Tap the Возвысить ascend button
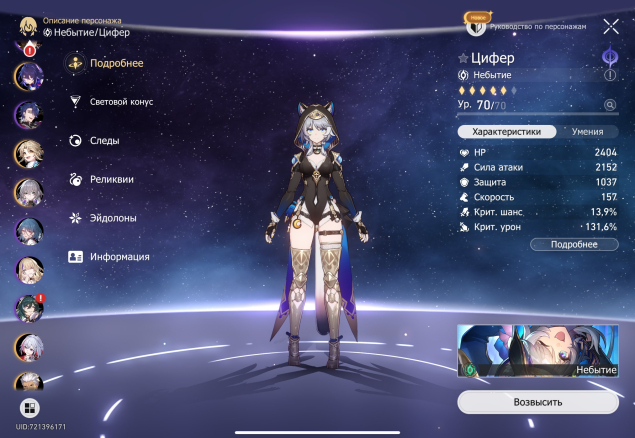 pyautogui.click(x=537, y=401)
